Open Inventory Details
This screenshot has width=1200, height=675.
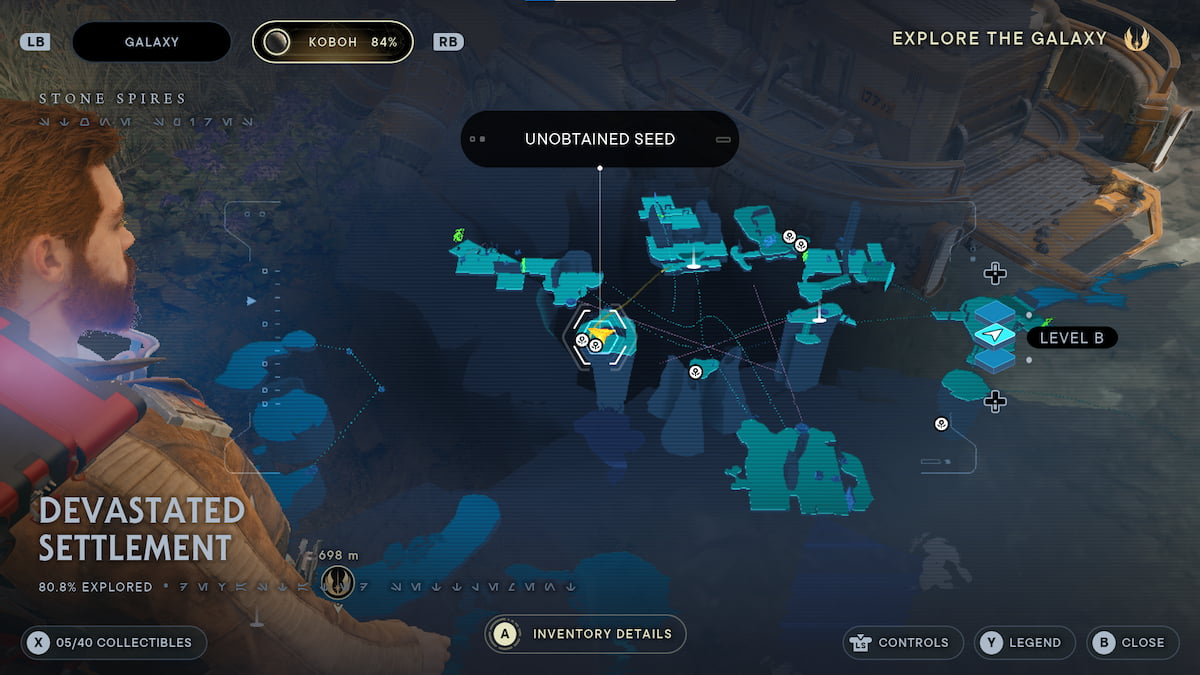tap(587, 634)
